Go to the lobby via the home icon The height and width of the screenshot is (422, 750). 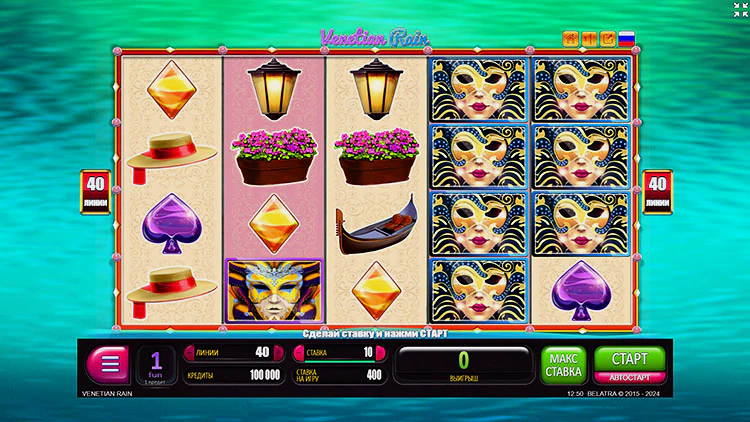(571, 39)
